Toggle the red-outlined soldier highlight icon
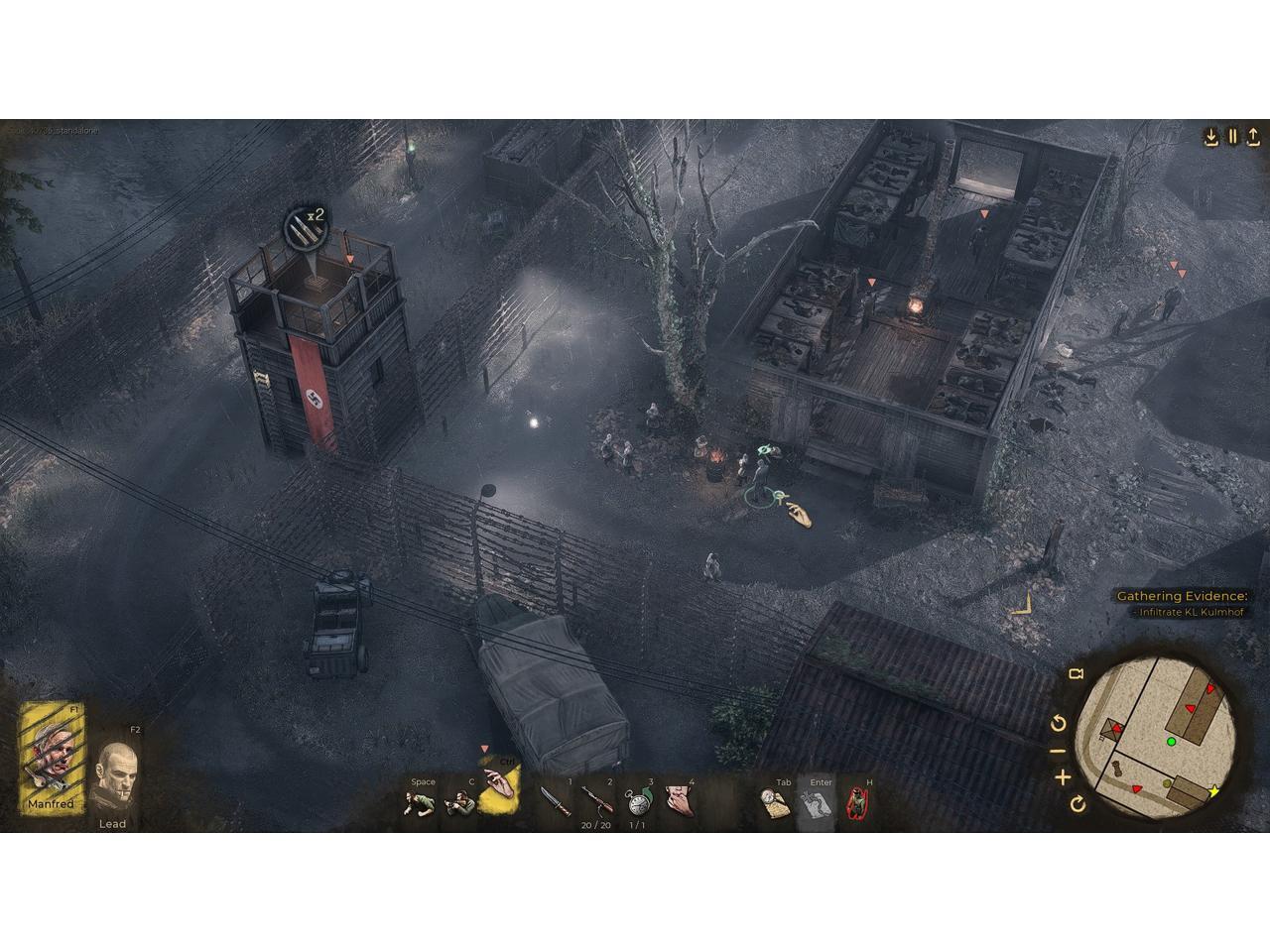1270x952 pixels. pyautogui.click(x=856, y=803)
